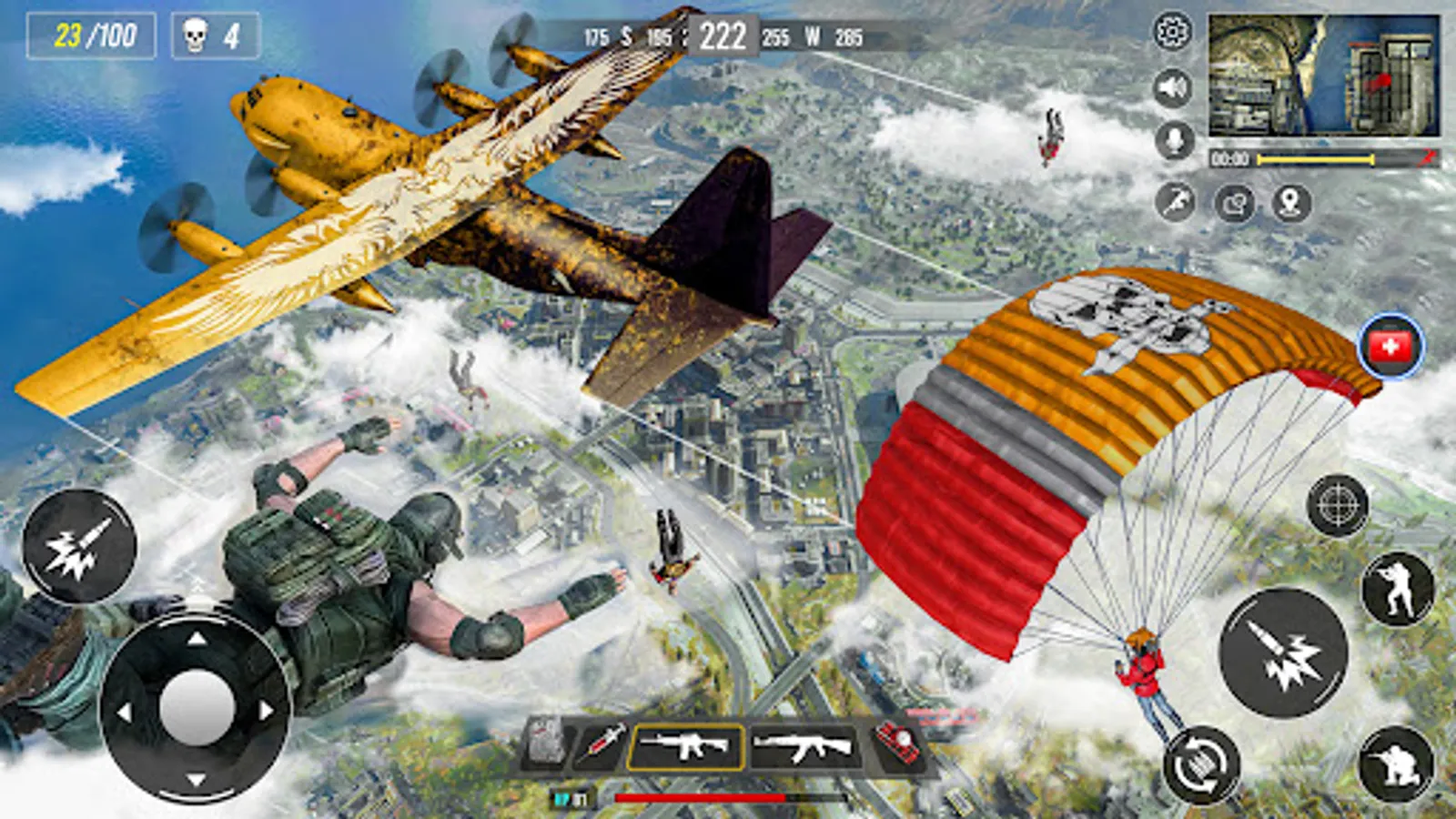Image resolution: width=1456 pixels, height=819 pixels.
Task: Toggle the speaker sound button
Action: (1173, 87)
